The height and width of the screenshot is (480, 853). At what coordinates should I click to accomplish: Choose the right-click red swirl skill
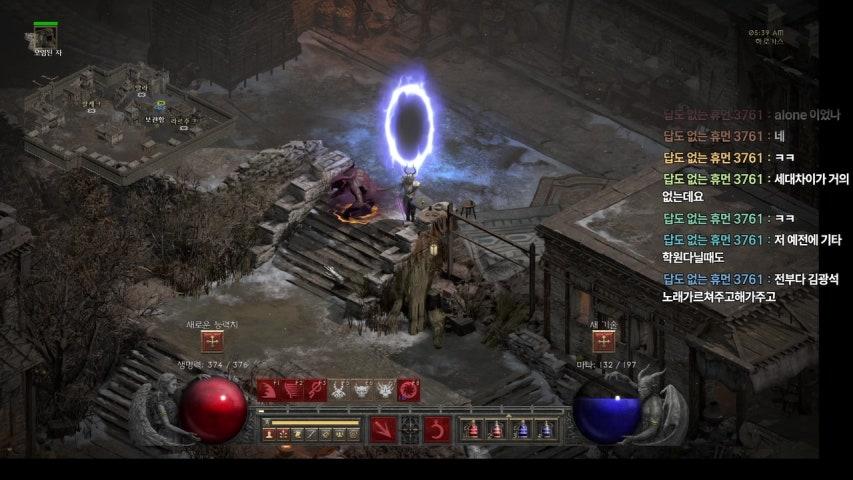435,429
